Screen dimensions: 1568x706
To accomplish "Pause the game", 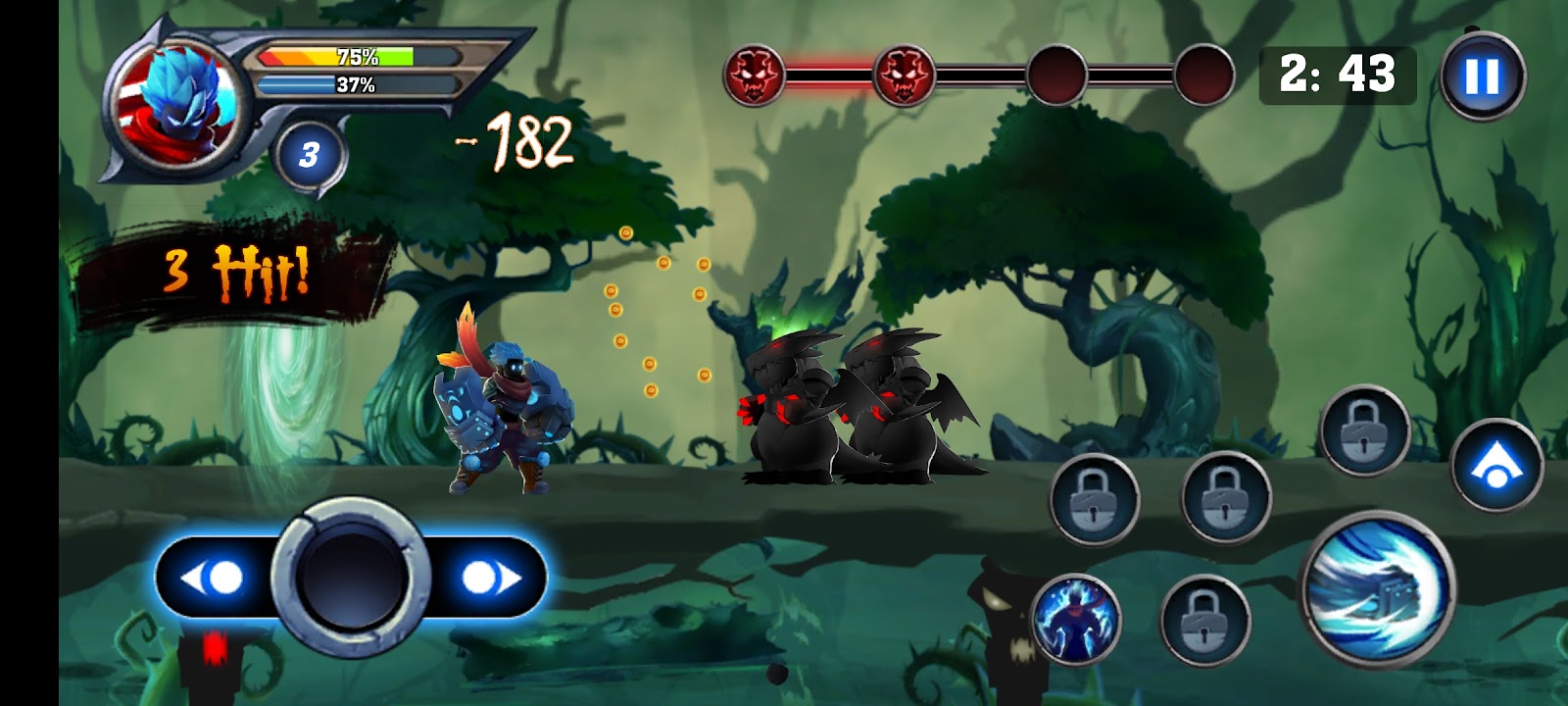I will click(1482, 76).
